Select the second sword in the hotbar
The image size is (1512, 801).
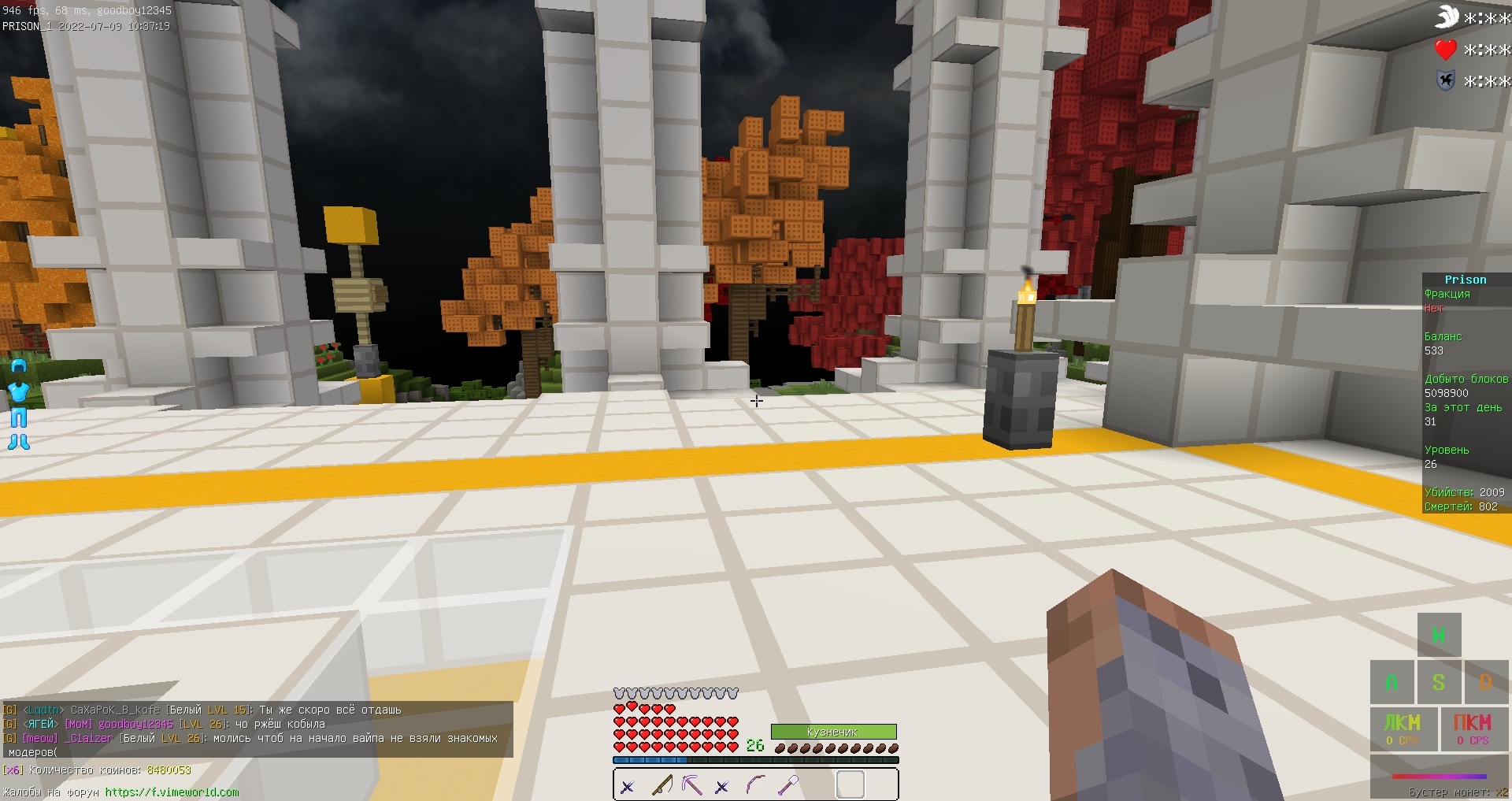[x=724, y=786]
